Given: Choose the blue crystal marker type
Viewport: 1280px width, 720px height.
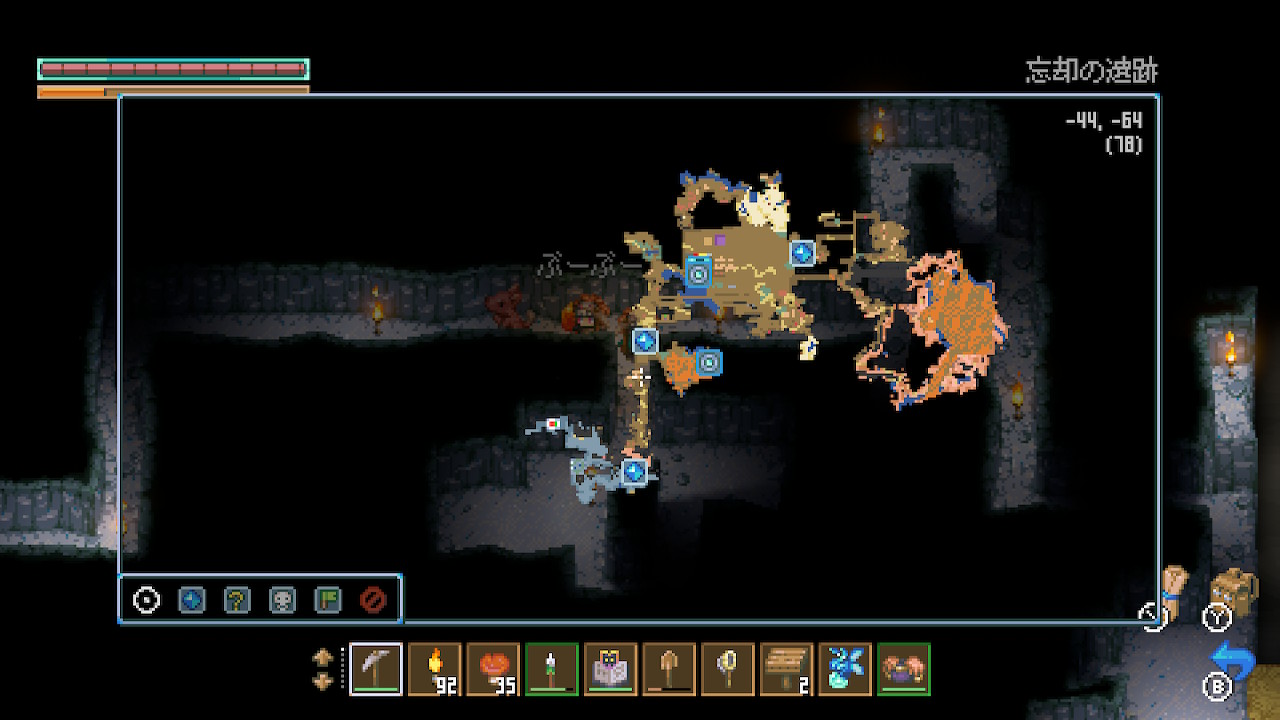Looking at the screenshot, I should pos(191,600).
